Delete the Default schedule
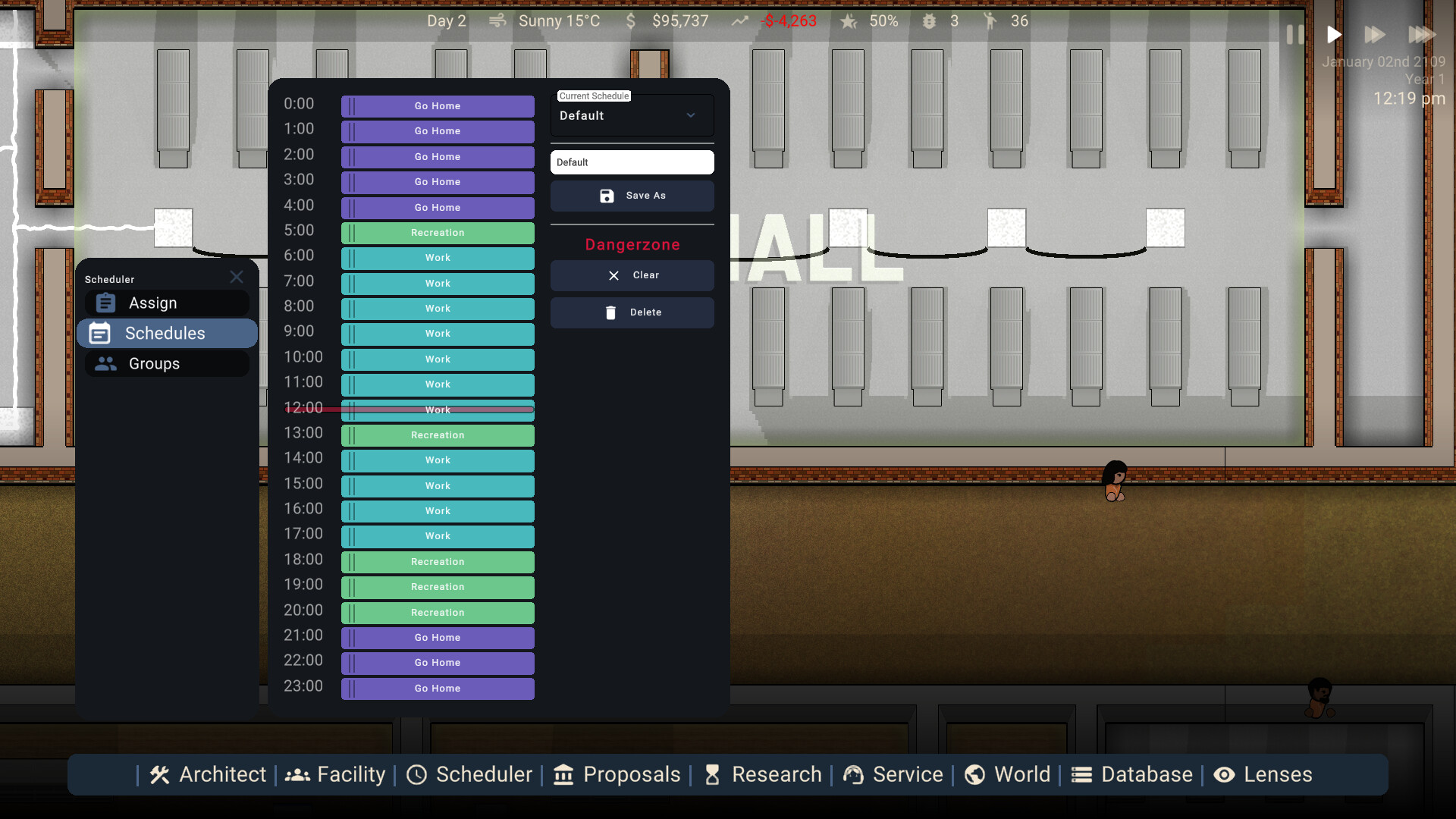1456x819 pixels. (632, 312)
